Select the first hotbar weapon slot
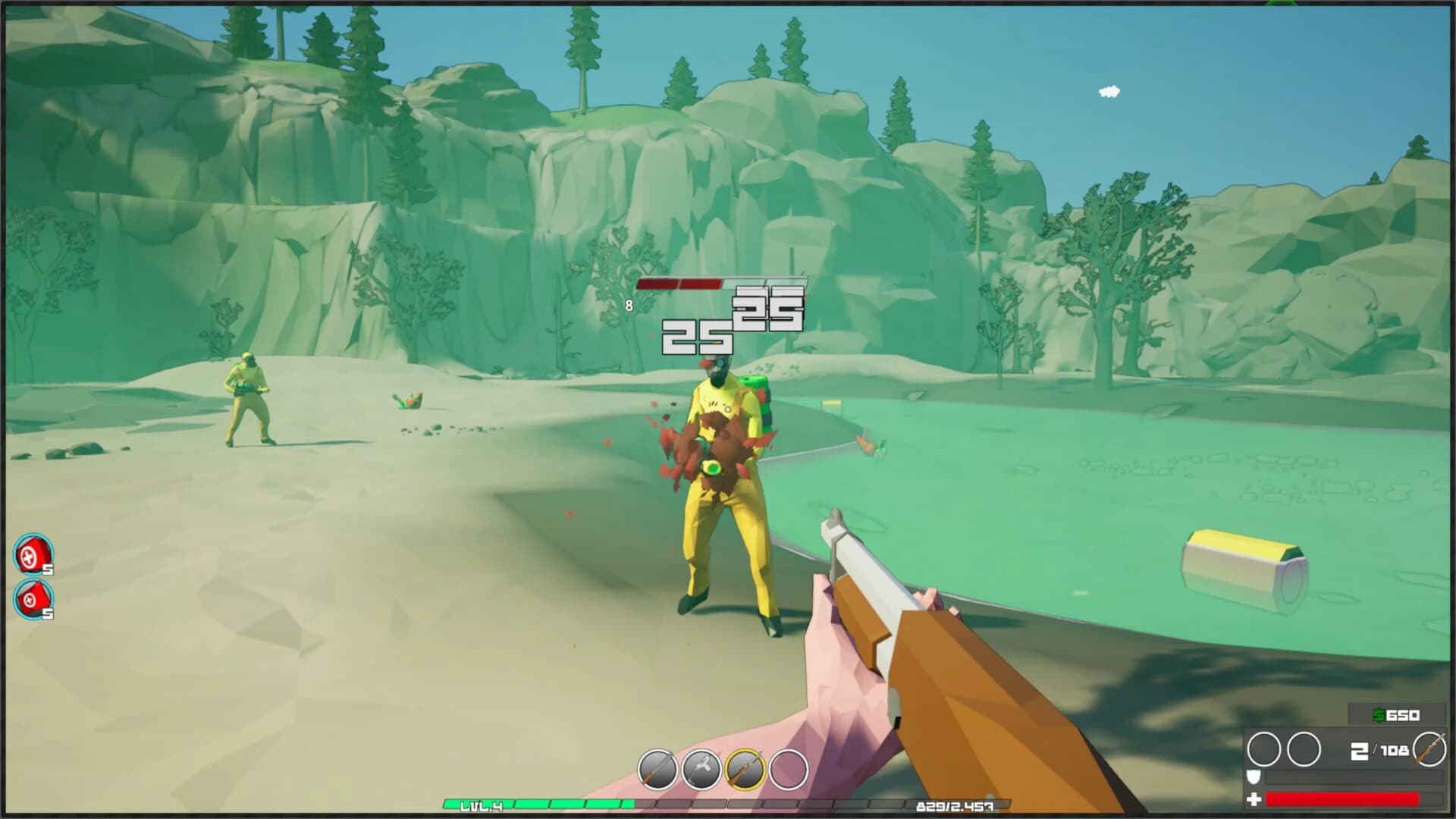Image resolution: width=1456 pixels, height=819 pixels. pyautogui.click(x=657, y=767)
